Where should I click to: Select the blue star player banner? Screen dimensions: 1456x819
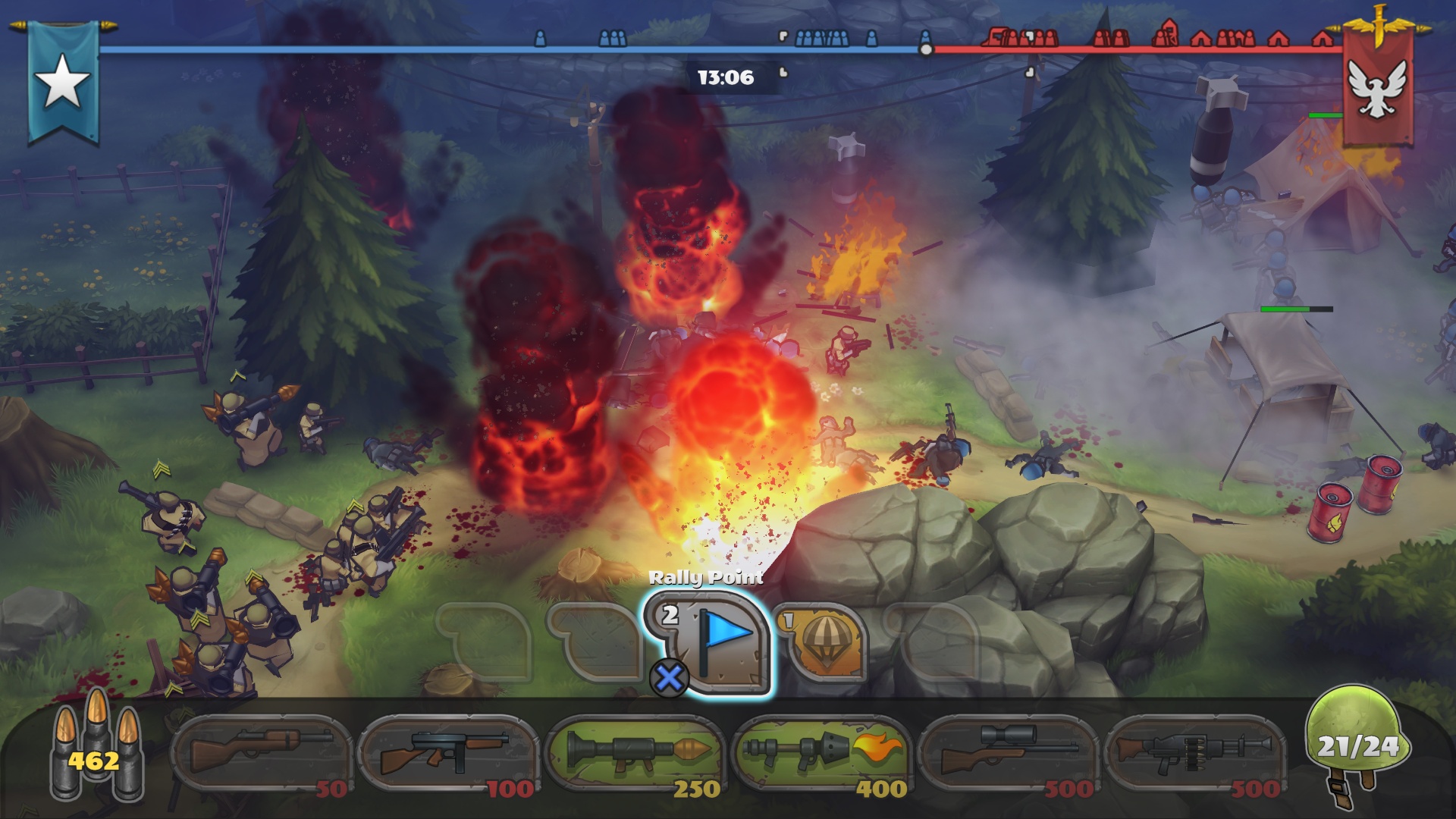[x=62, y=83]
